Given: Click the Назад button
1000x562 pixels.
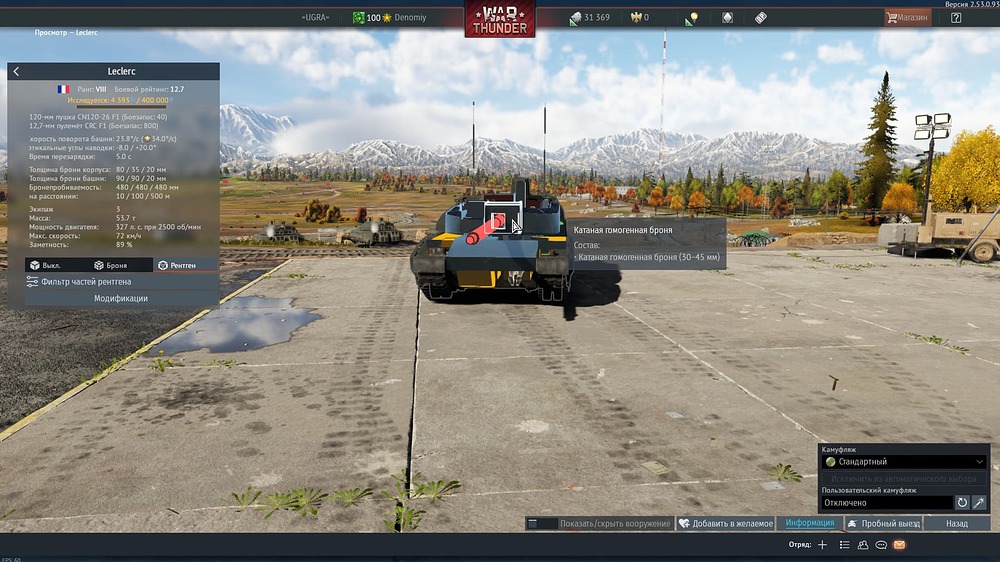Looking at the screenshot, I should tap(957, 523).
